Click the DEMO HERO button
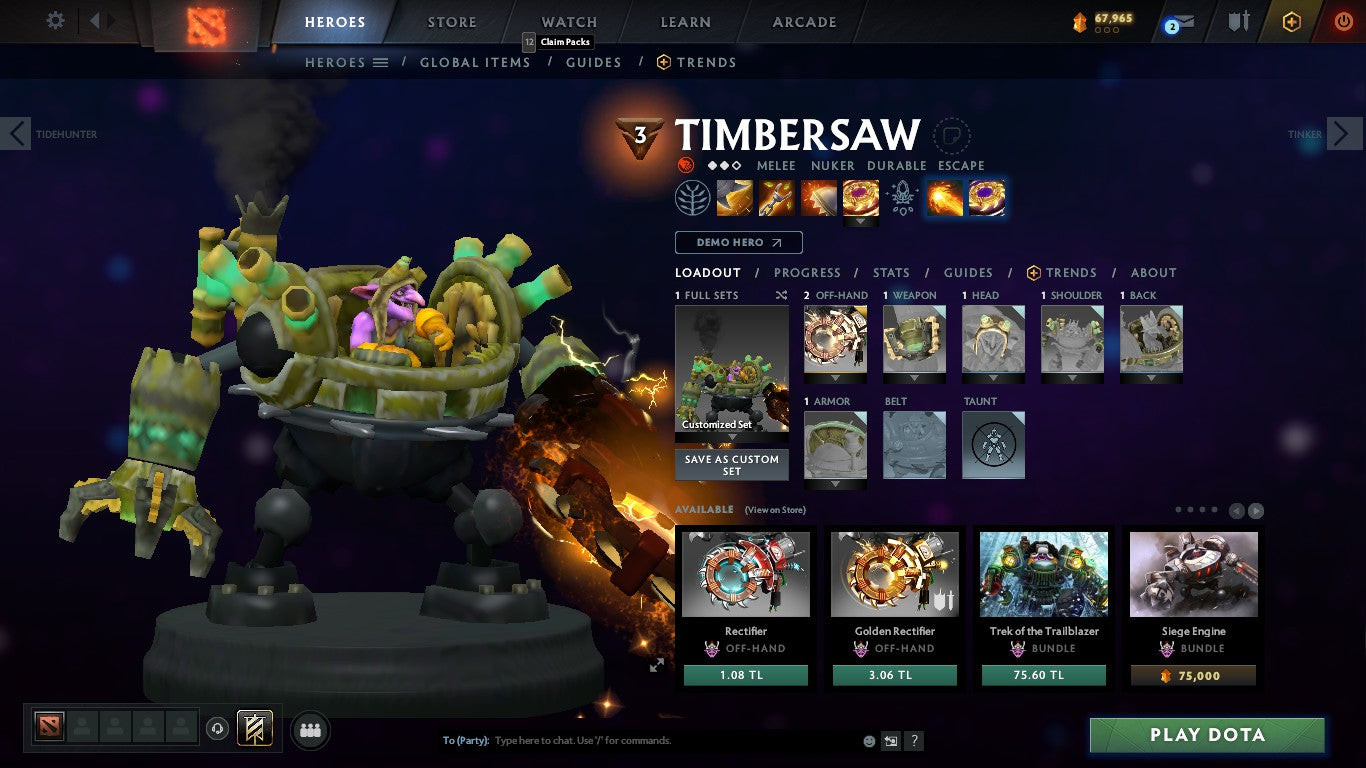Image resolution: width=1366 pixels, height=768 pixels. [738, 242]
